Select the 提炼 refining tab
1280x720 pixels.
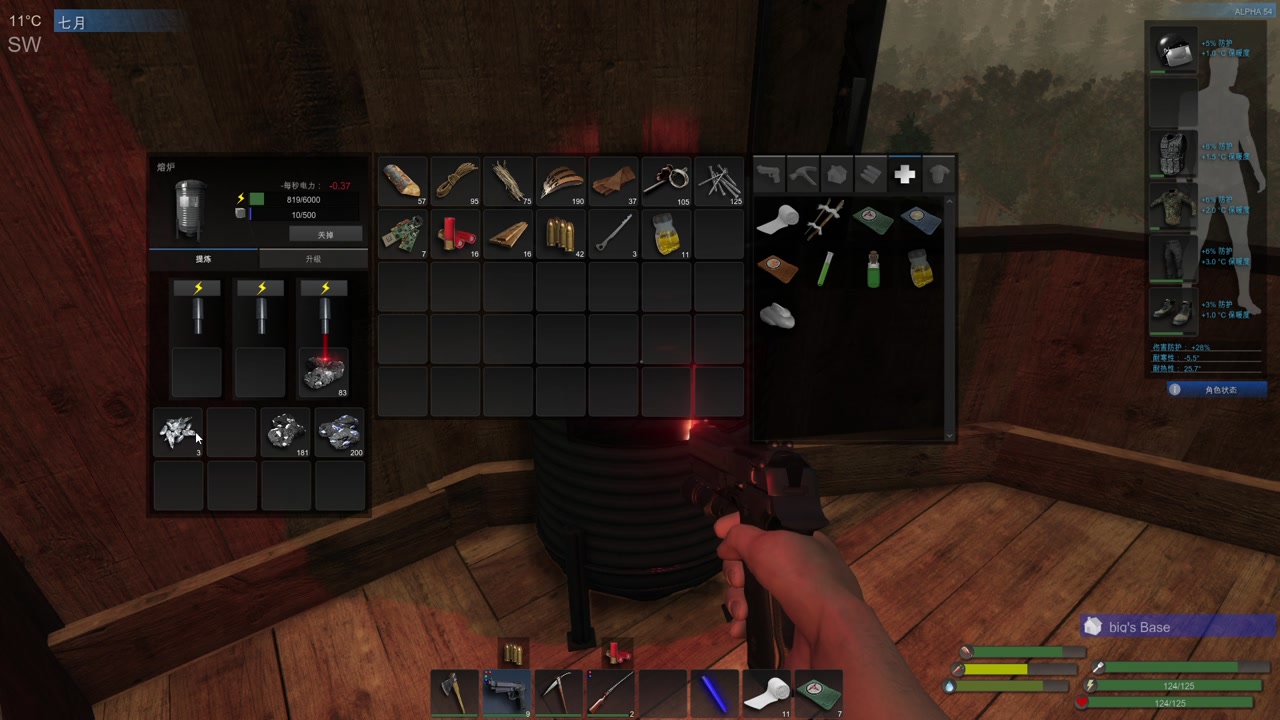(x=203, y=259)
